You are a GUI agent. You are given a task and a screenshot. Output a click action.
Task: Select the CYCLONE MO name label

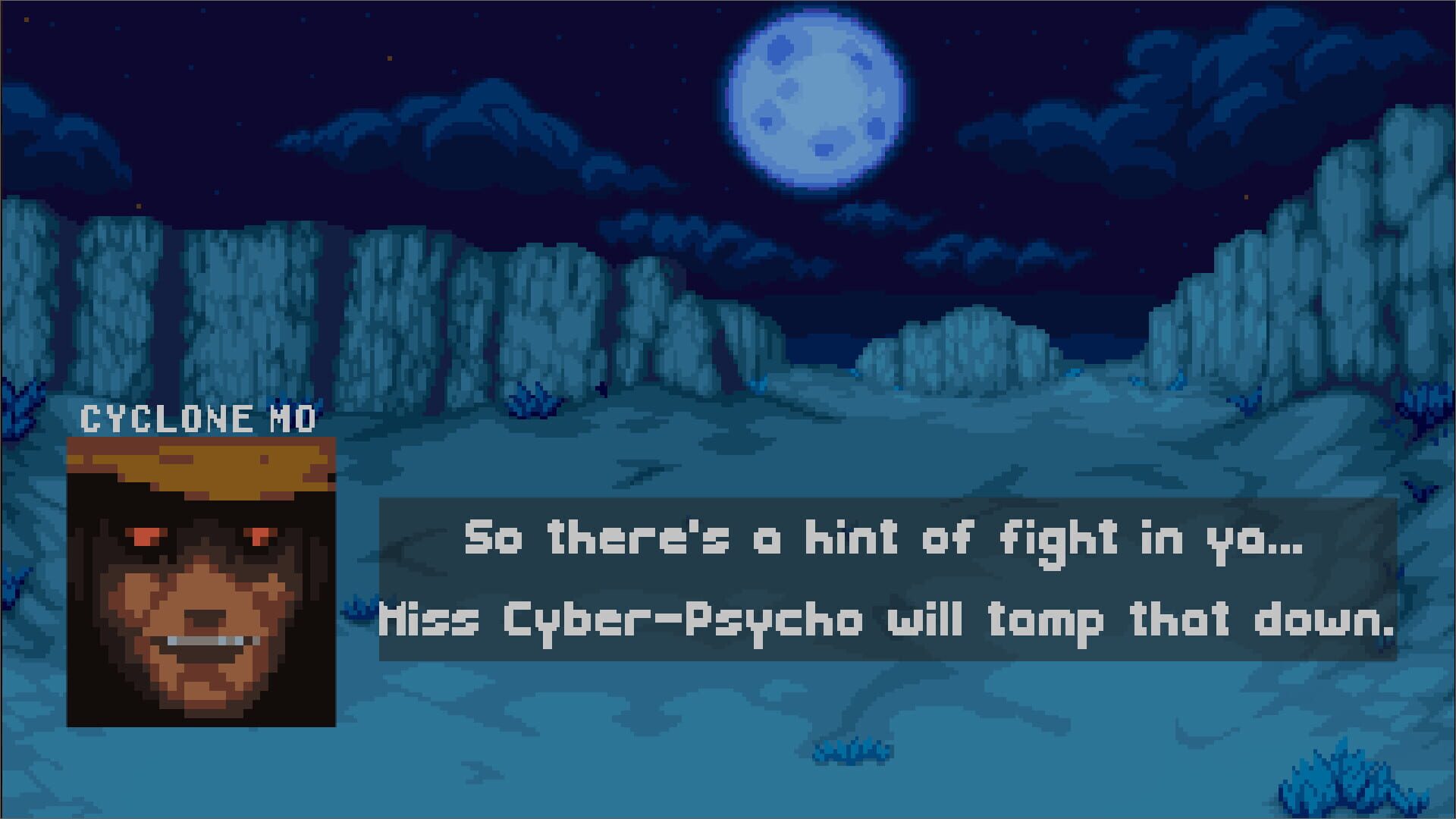pos(201,417)
